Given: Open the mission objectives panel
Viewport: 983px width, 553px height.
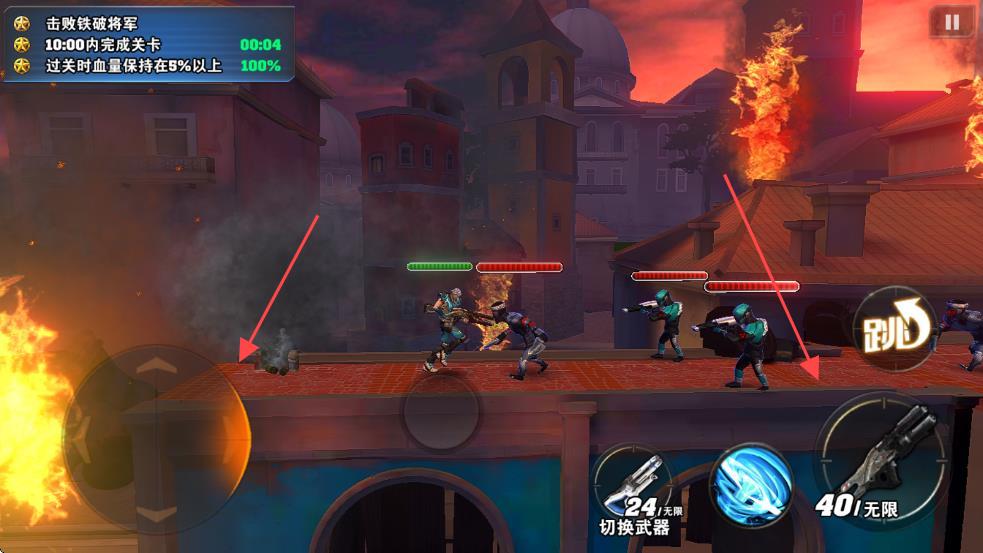Looking at the screenshot, I should coord(148,44).
